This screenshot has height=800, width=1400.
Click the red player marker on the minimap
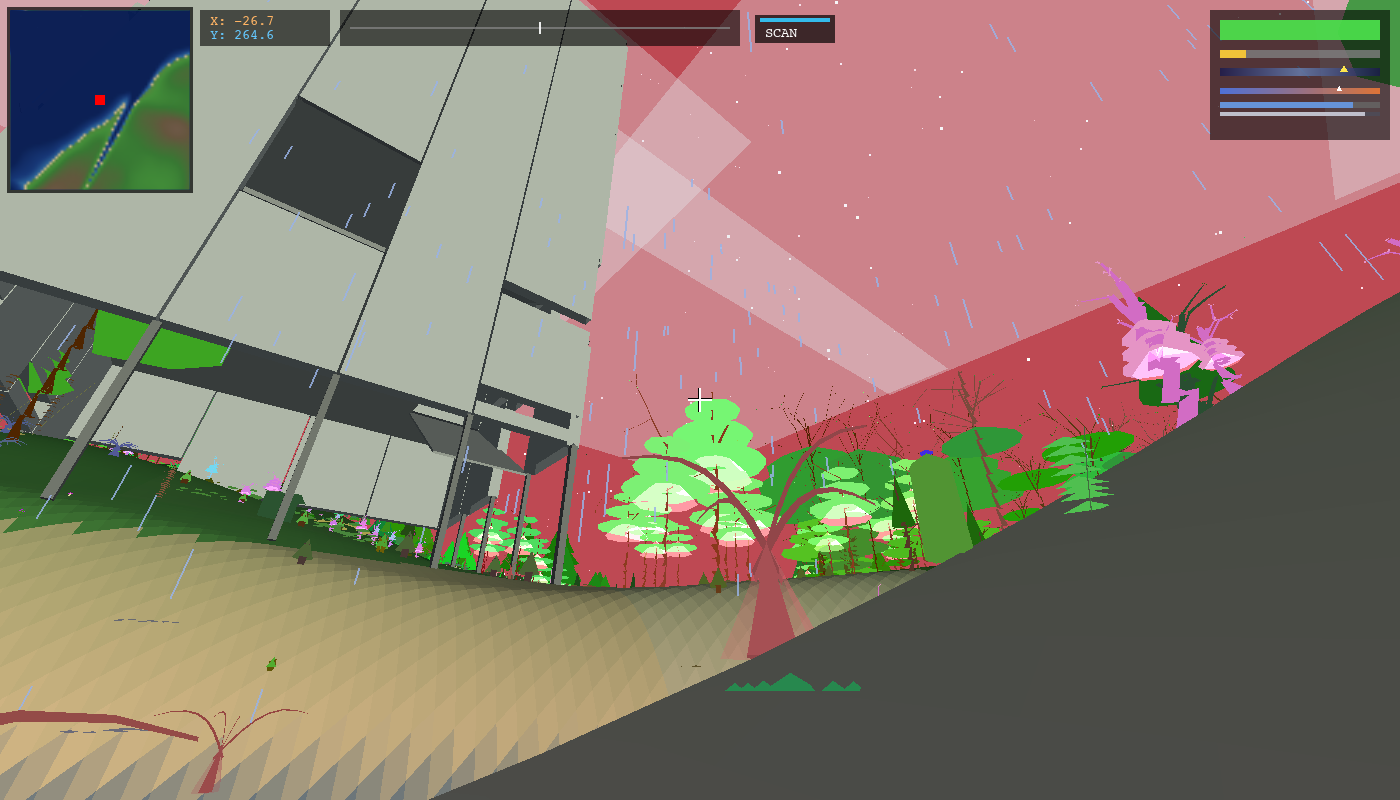click(99, 99)
